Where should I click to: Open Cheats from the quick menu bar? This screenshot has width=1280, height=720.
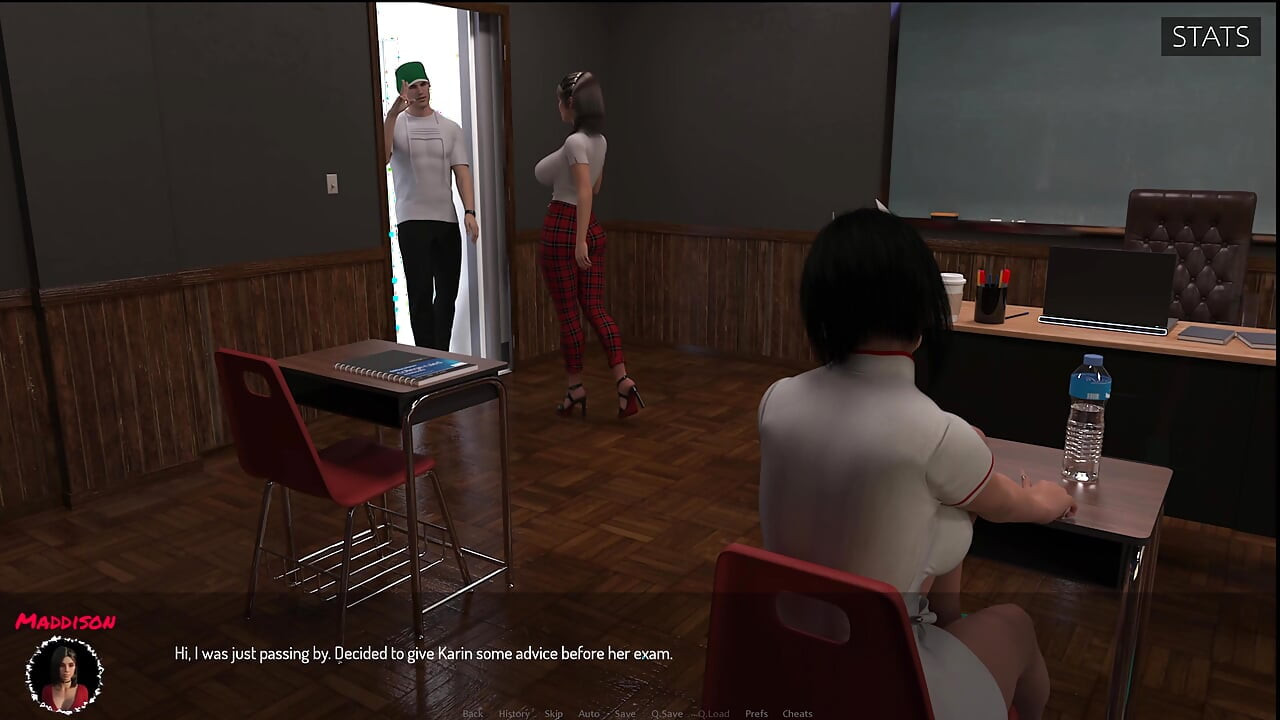tap(797, 713)
